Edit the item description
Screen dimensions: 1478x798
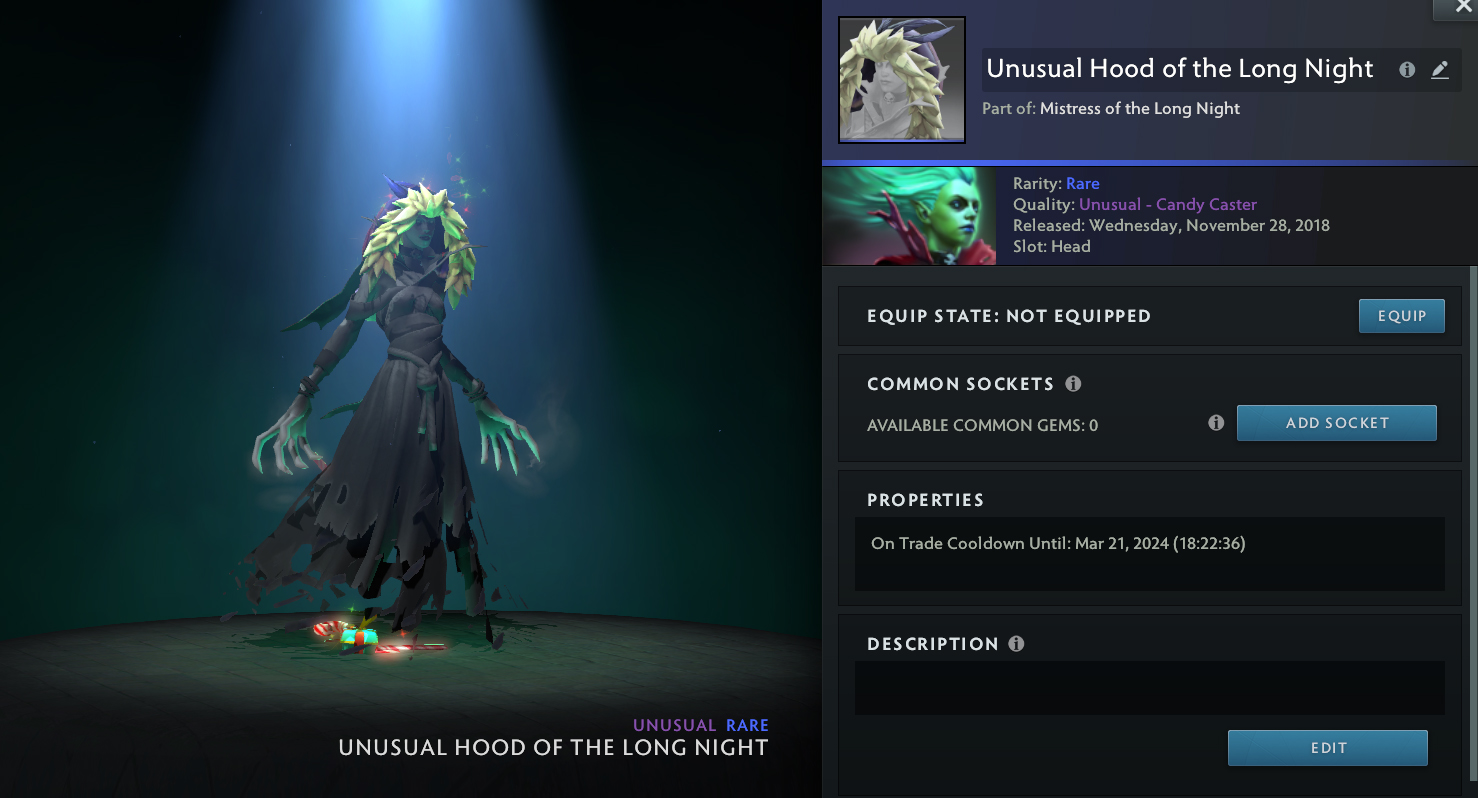pos(1327,748)
